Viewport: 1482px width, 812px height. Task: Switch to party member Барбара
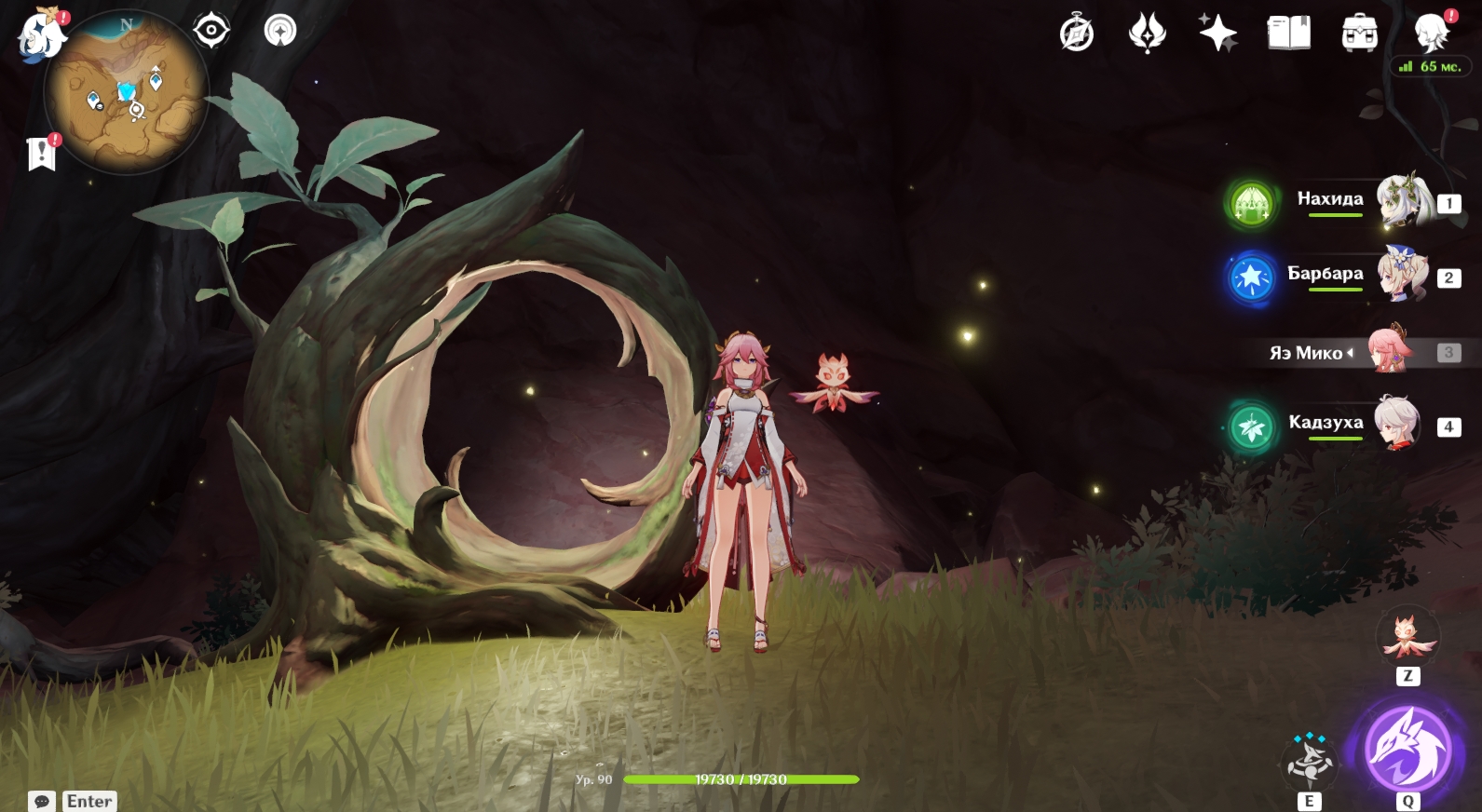click(1402, 275)
